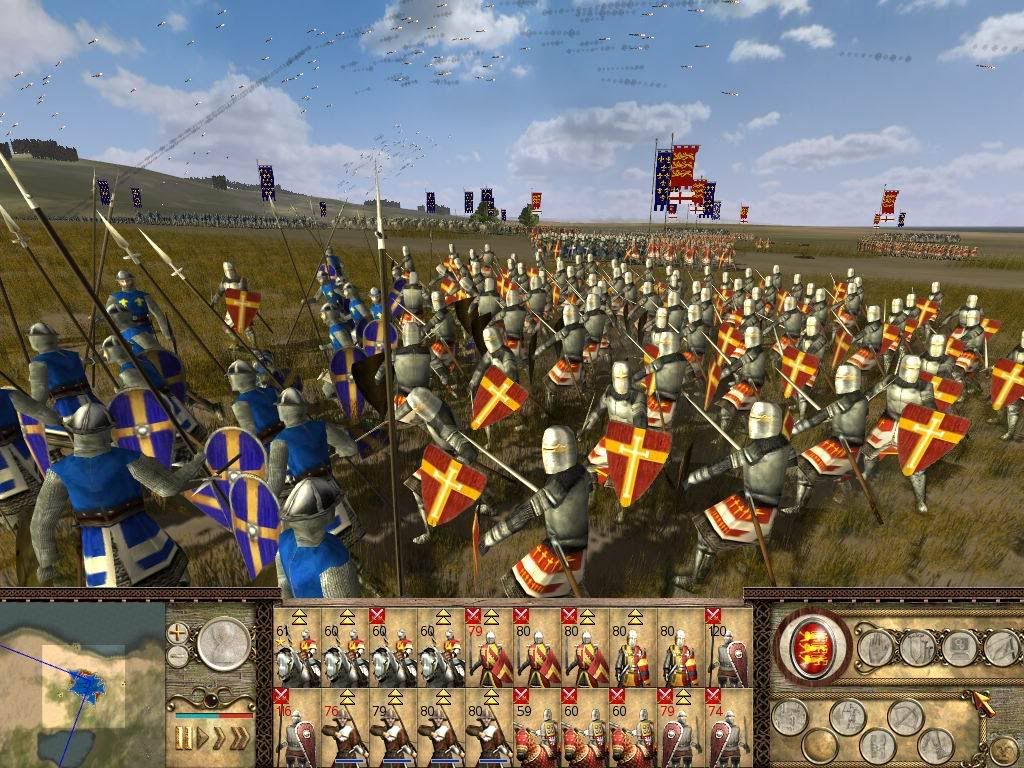1024x768 pixels.
Task: Zoom in the minimap with plus button
Action: (178, 632)
